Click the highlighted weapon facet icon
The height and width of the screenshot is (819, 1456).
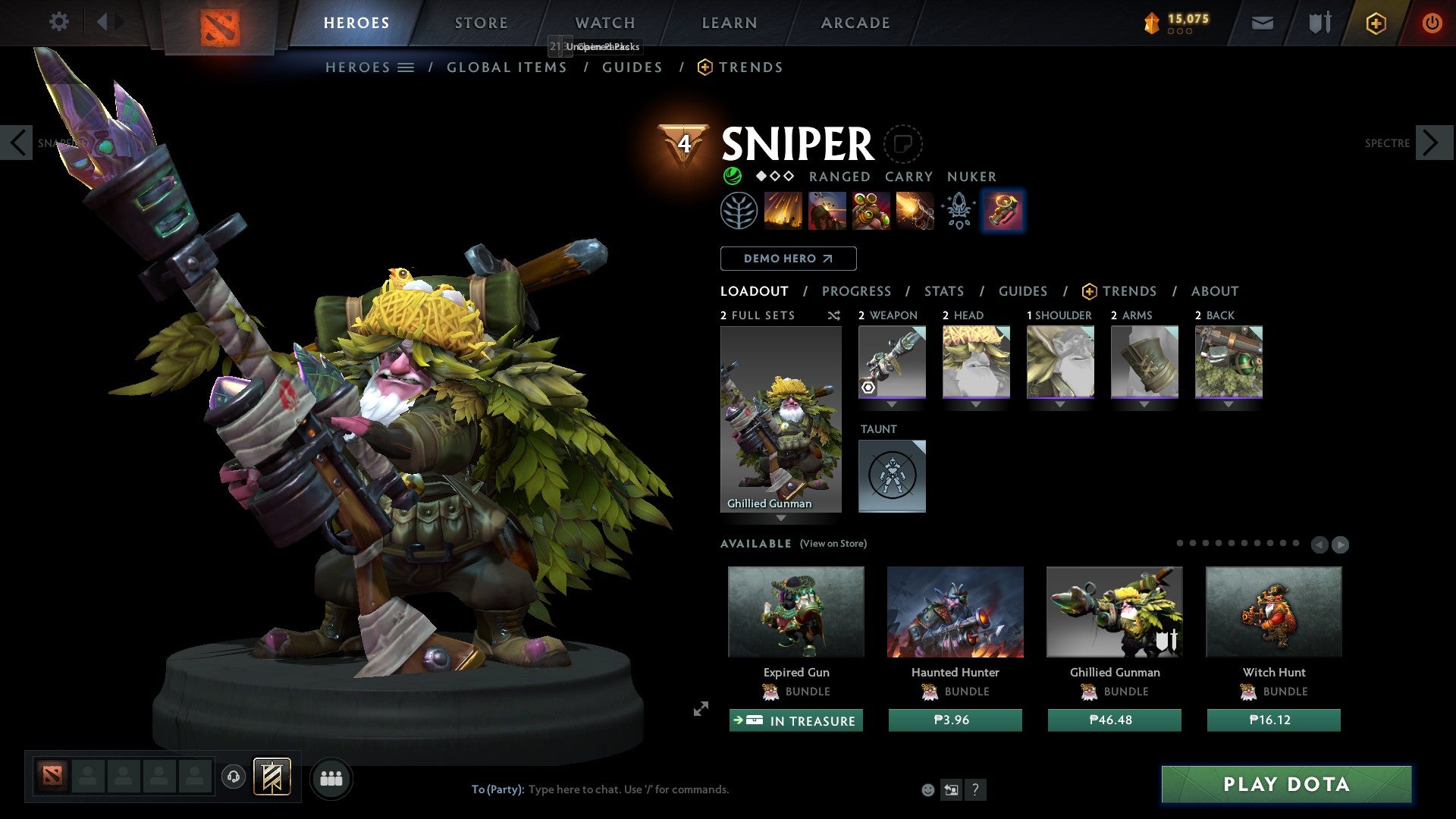click(x=1003, y=211)
